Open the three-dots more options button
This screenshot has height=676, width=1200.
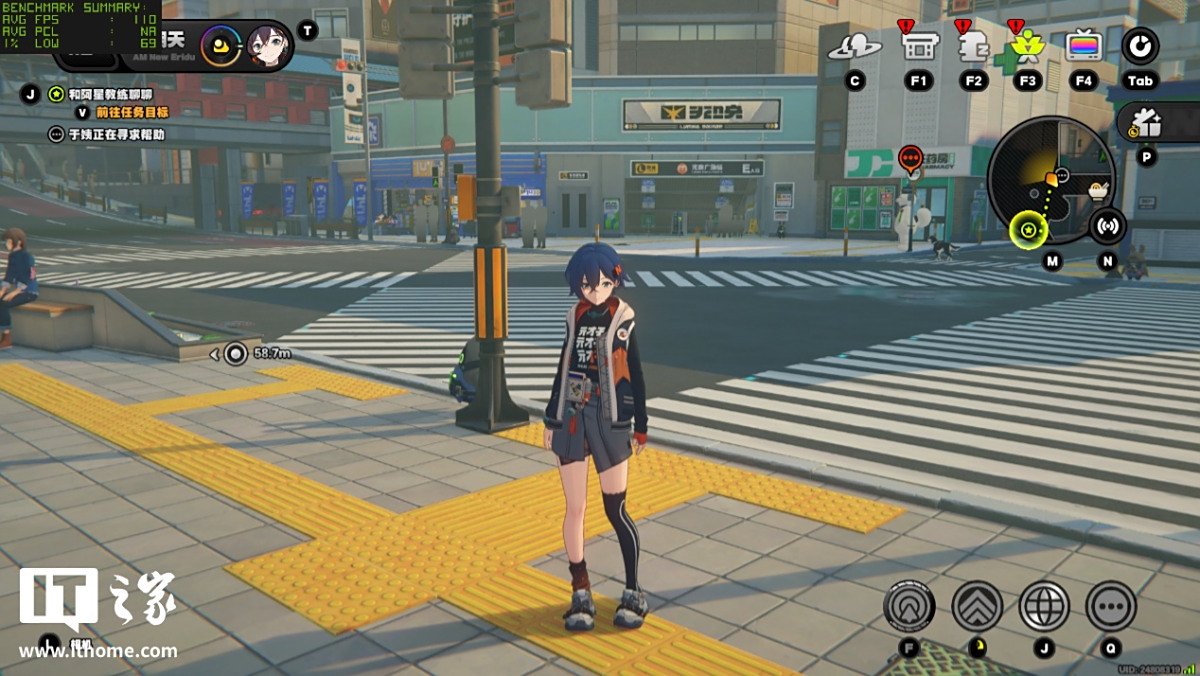point(1111,606)
